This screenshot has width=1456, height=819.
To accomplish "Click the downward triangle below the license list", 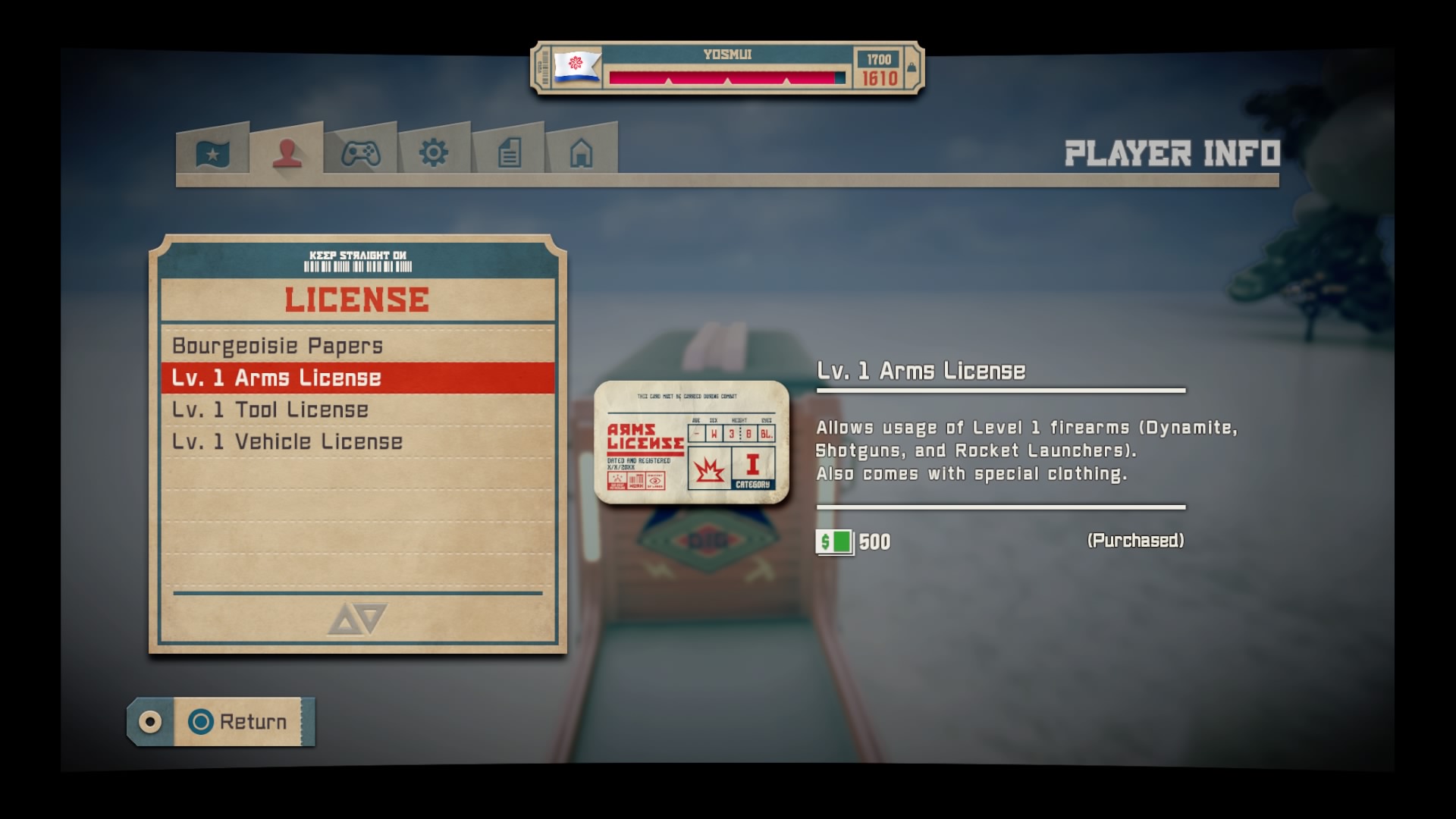I will pyautogui.click(x=372, y=618).
